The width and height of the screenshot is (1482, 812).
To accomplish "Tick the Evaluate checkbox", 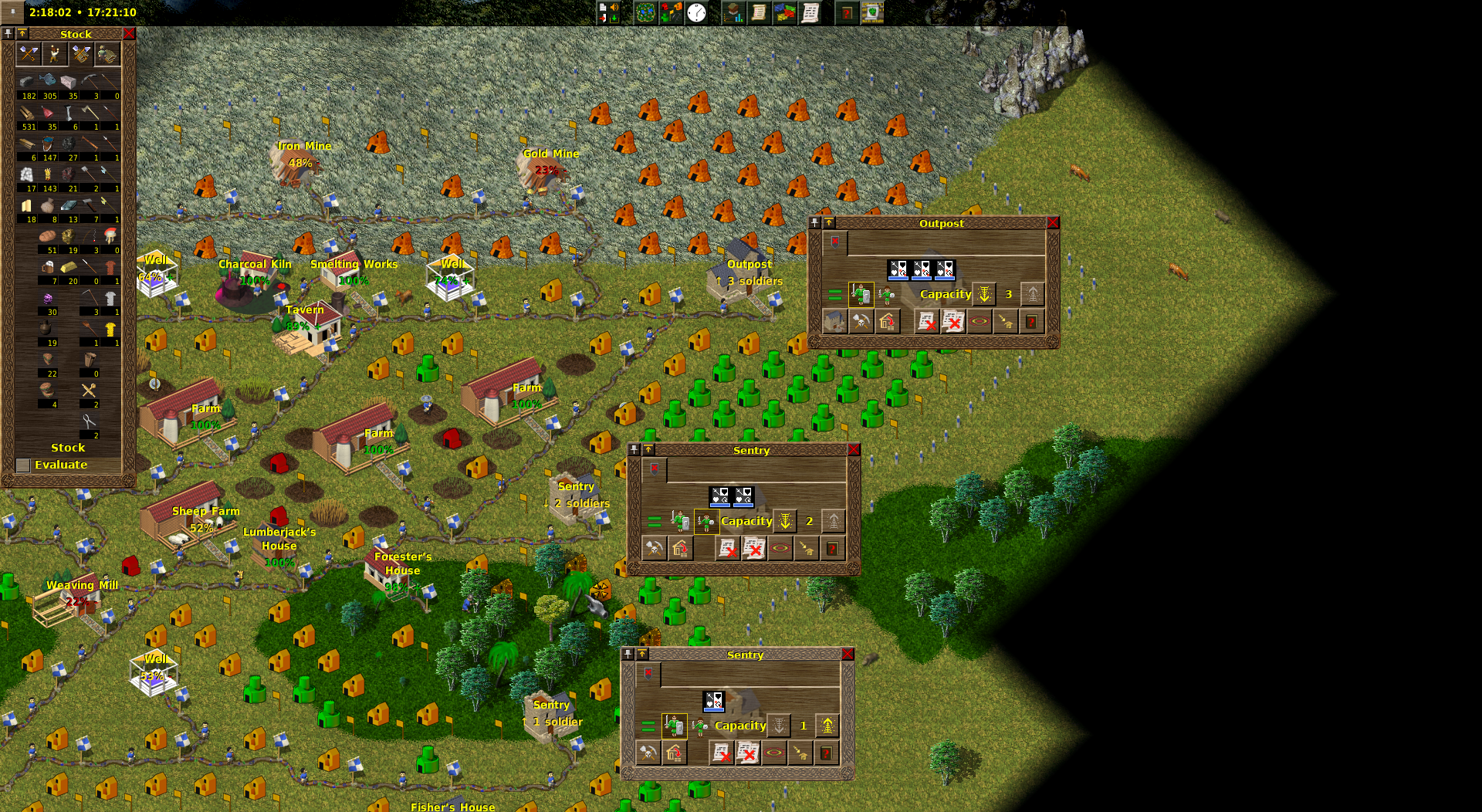I will coord(23,465).
